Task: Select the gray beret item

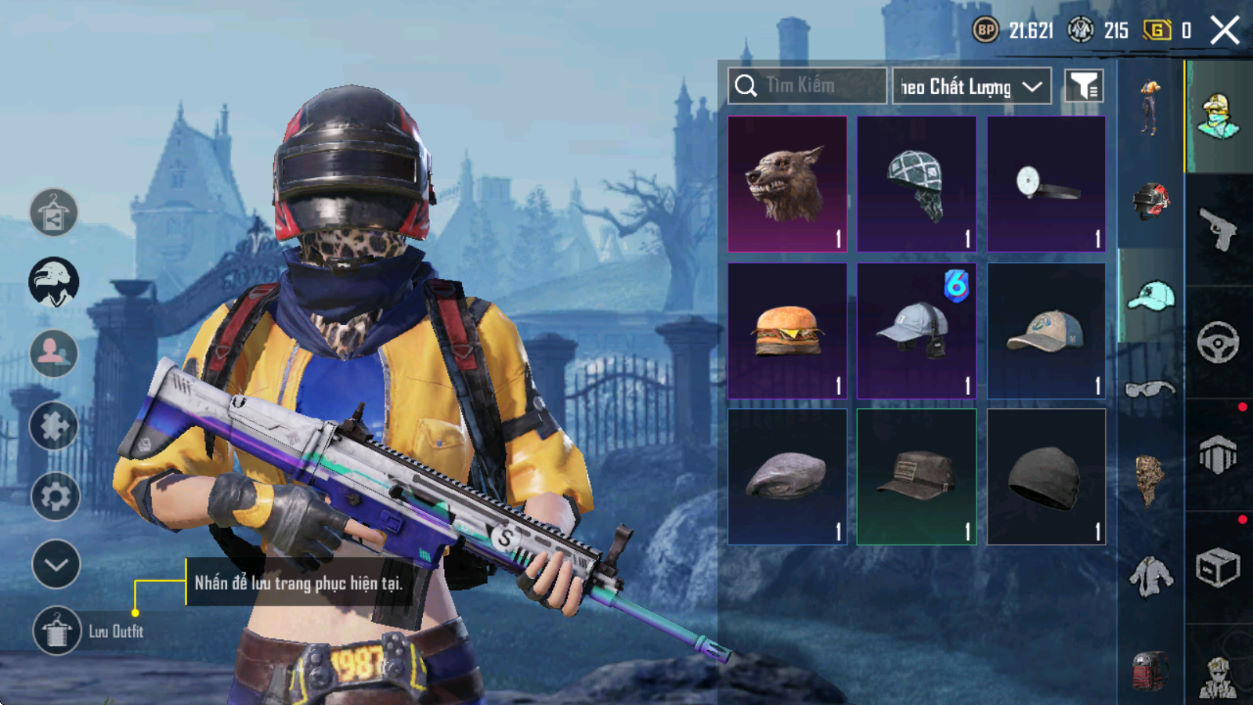Action: 787,476
